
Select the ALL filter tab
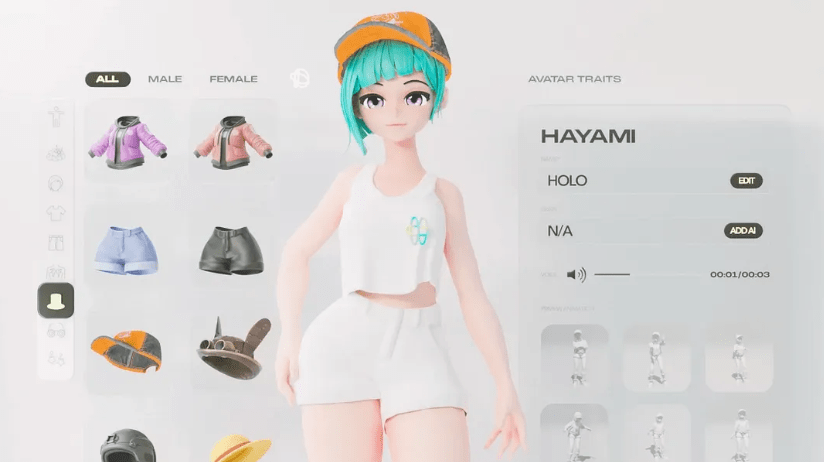pos(107,79)
